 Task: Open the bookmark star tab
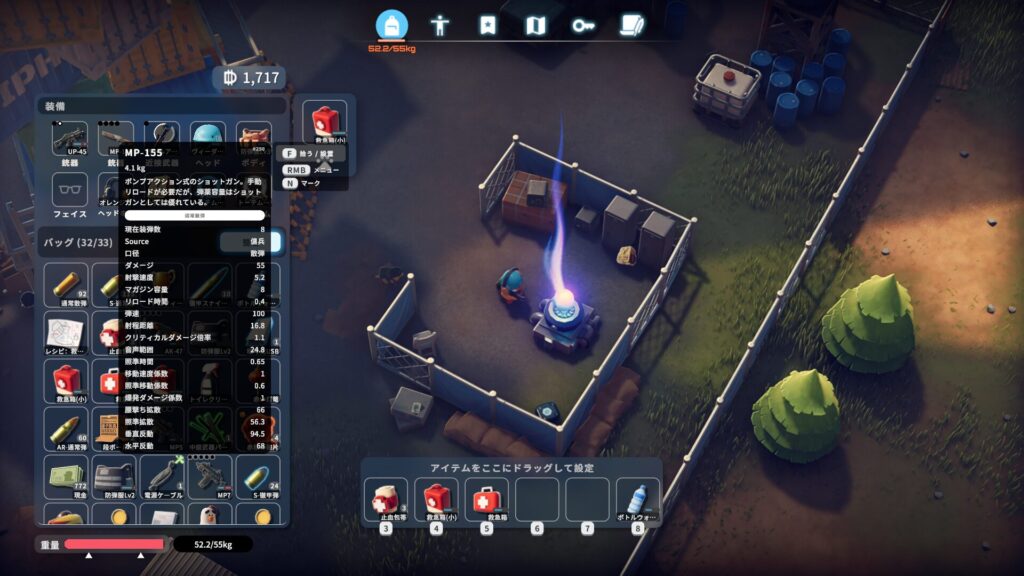[x=487, y=25]
